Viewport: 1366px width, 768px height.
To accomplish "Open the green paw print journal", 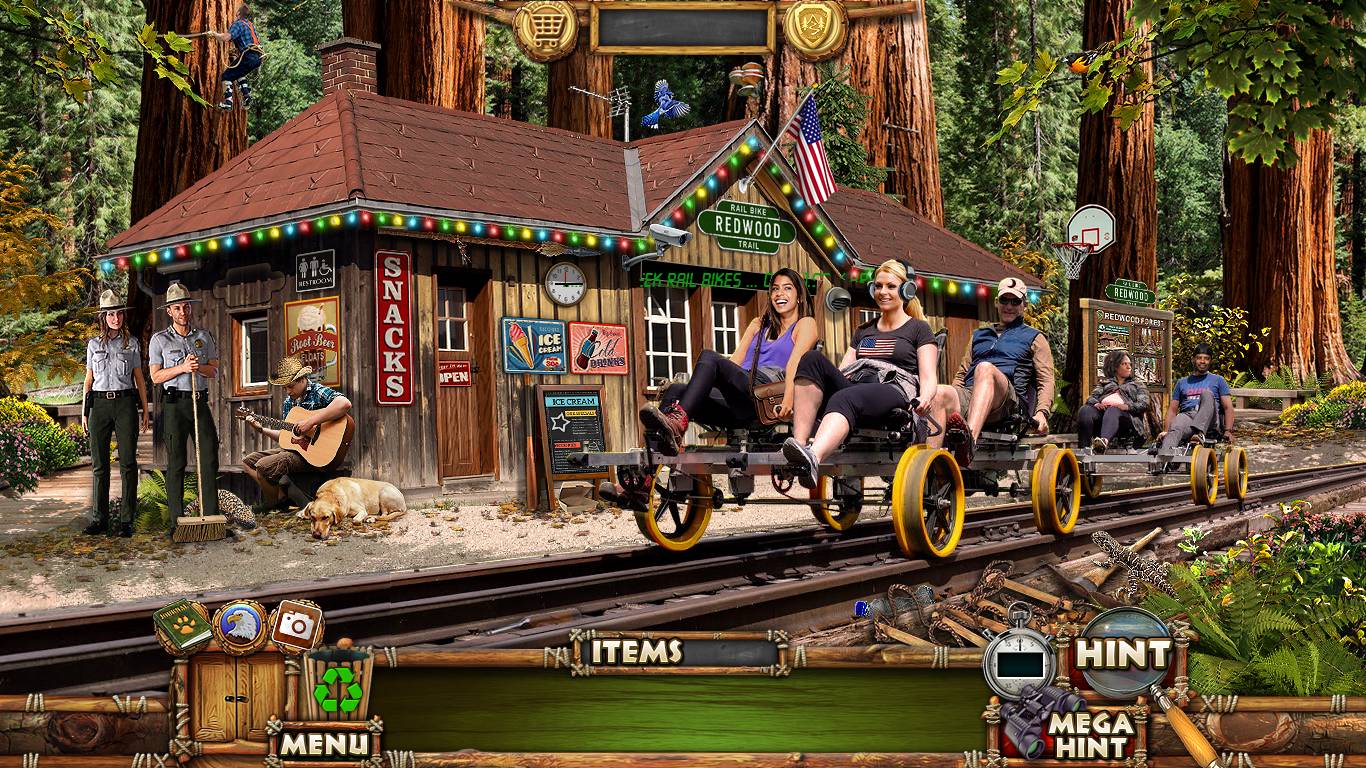I will 183,626.
